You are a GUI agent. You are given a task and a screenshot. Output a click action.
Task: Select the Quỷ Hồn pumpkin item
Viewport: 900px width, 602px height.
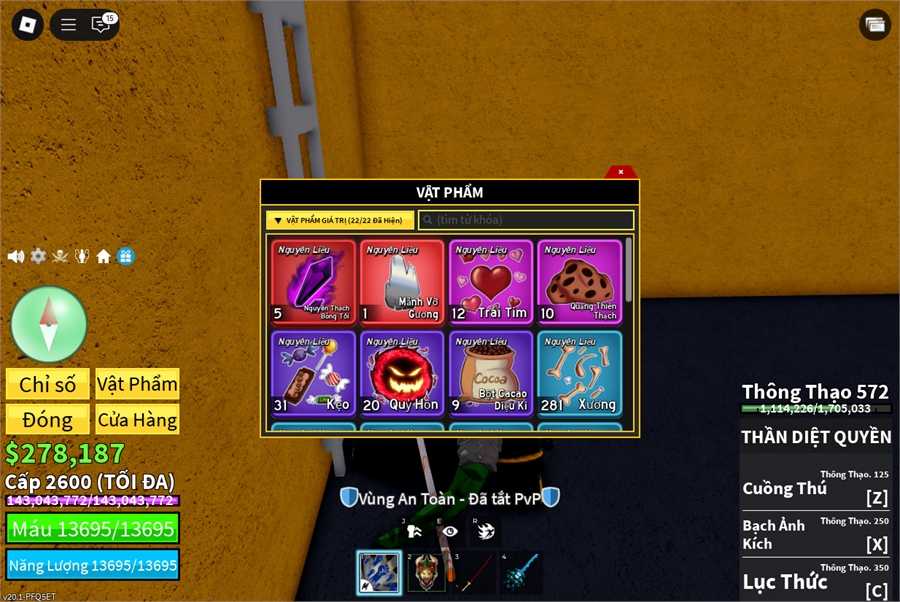(402, 373)
